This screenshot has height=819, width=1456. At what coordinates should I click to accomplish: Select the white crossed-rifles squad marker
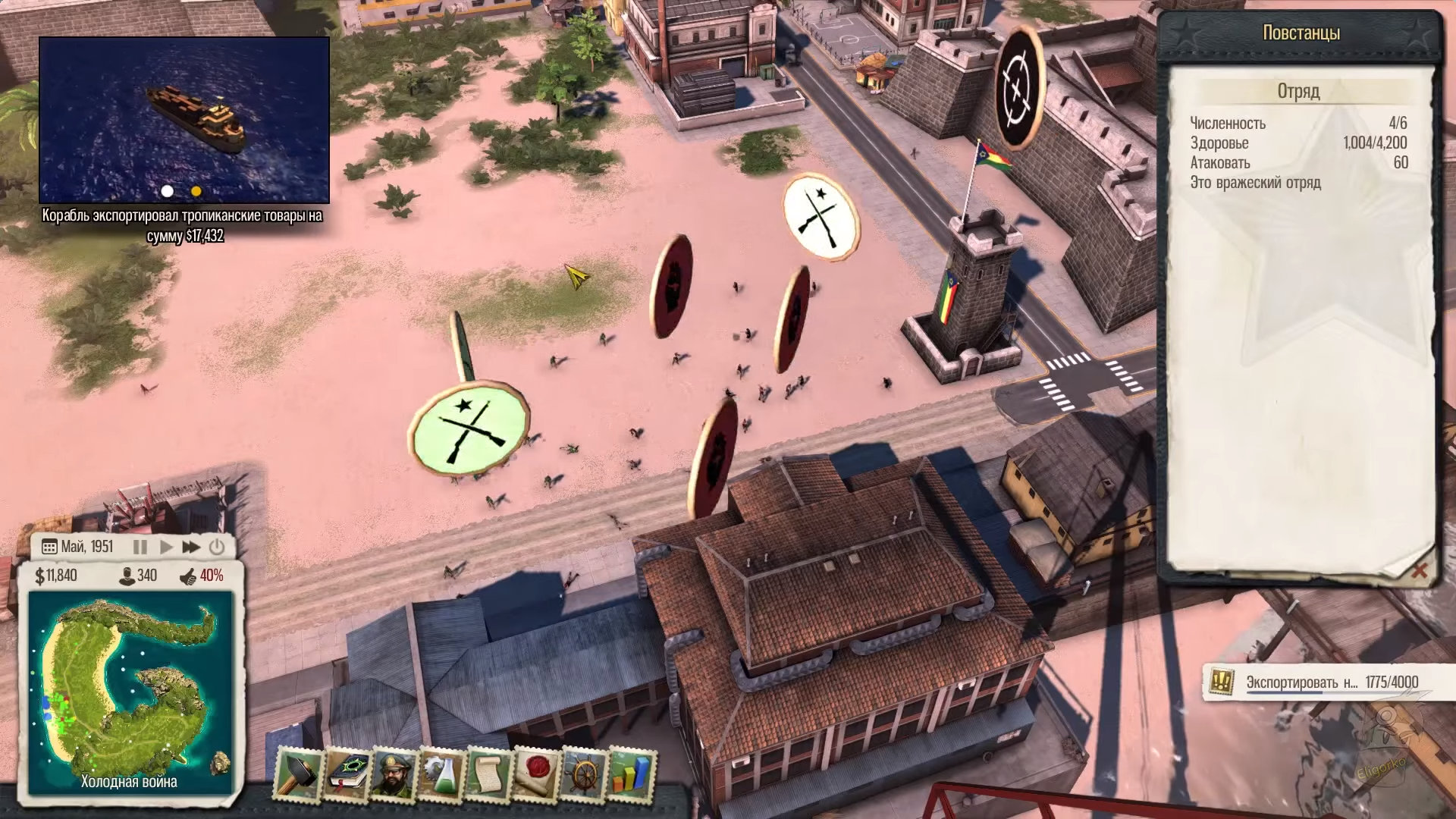[x=821, y=216]
